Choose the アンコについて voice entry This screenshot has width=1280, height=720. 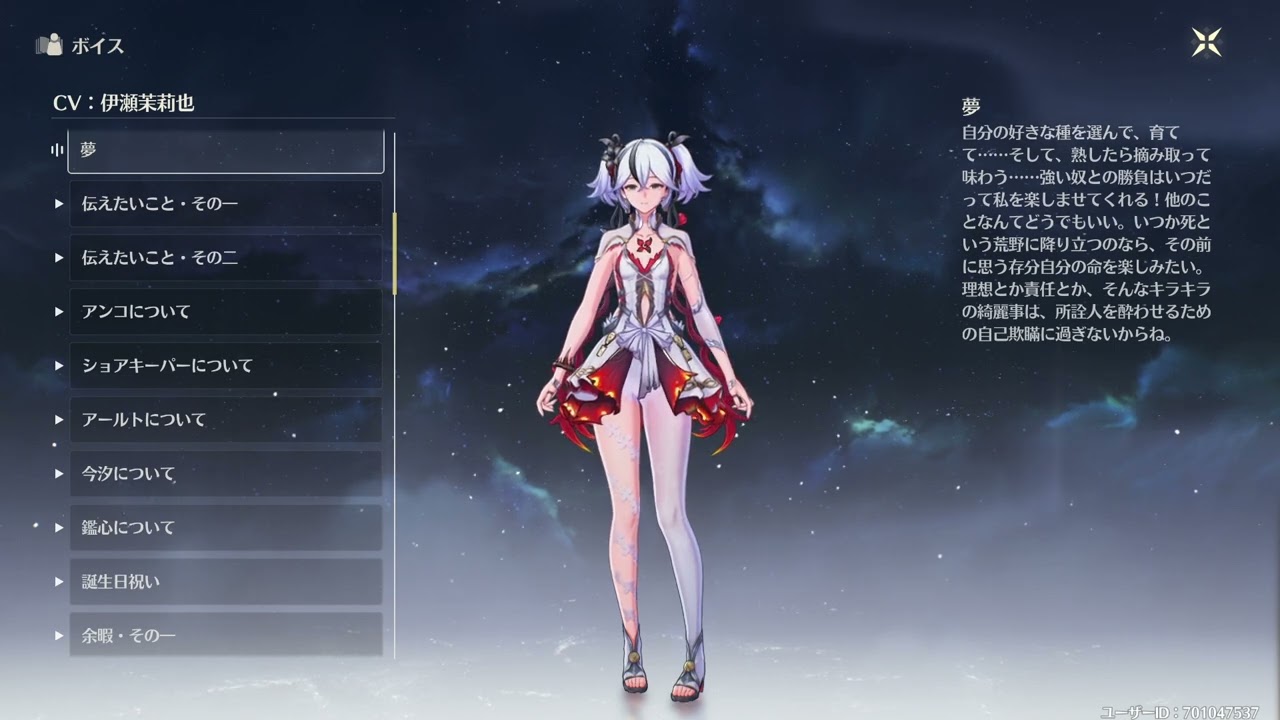pos(225,312)
